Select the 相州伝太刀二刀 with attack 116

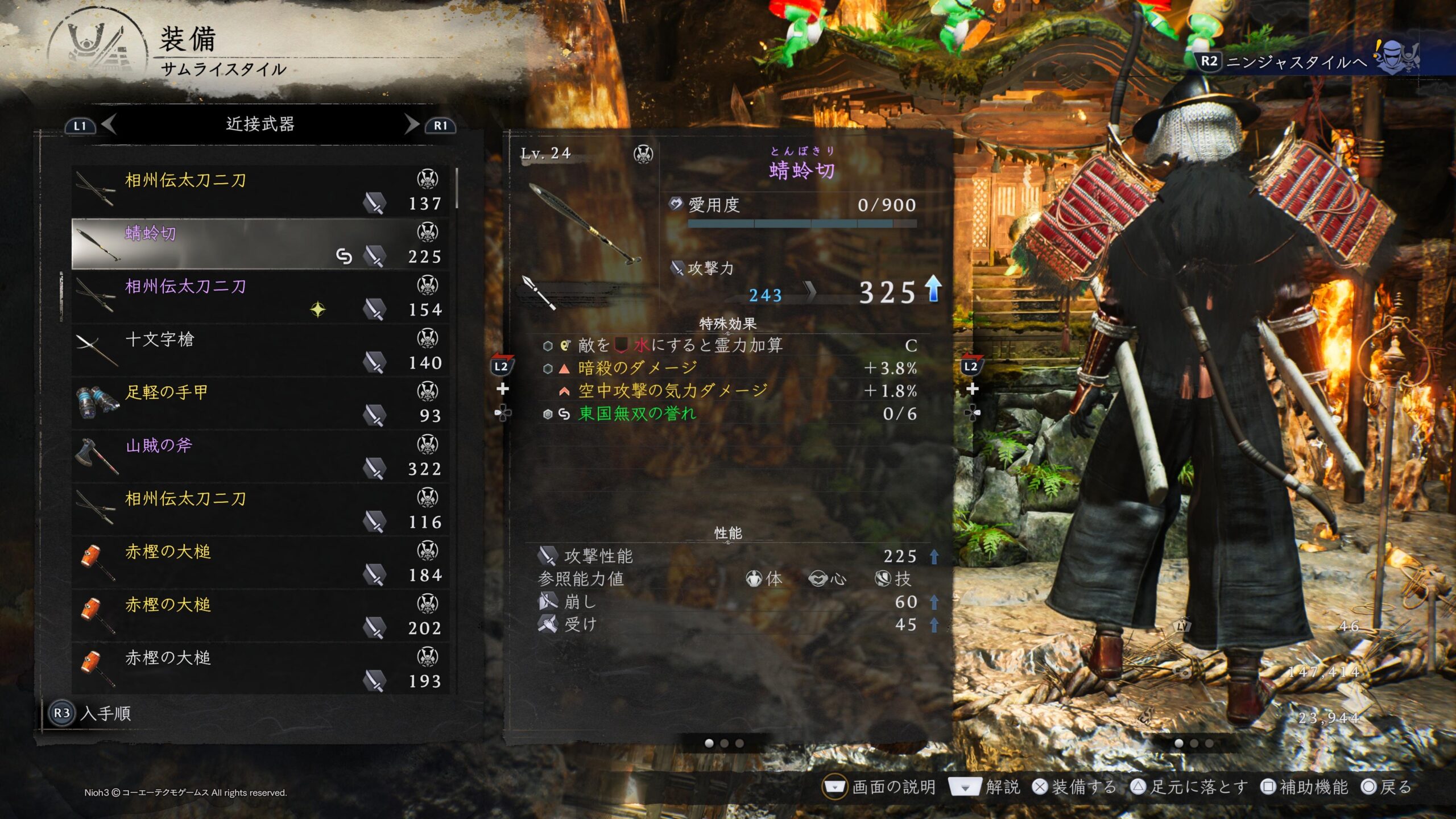pos(260,510)
